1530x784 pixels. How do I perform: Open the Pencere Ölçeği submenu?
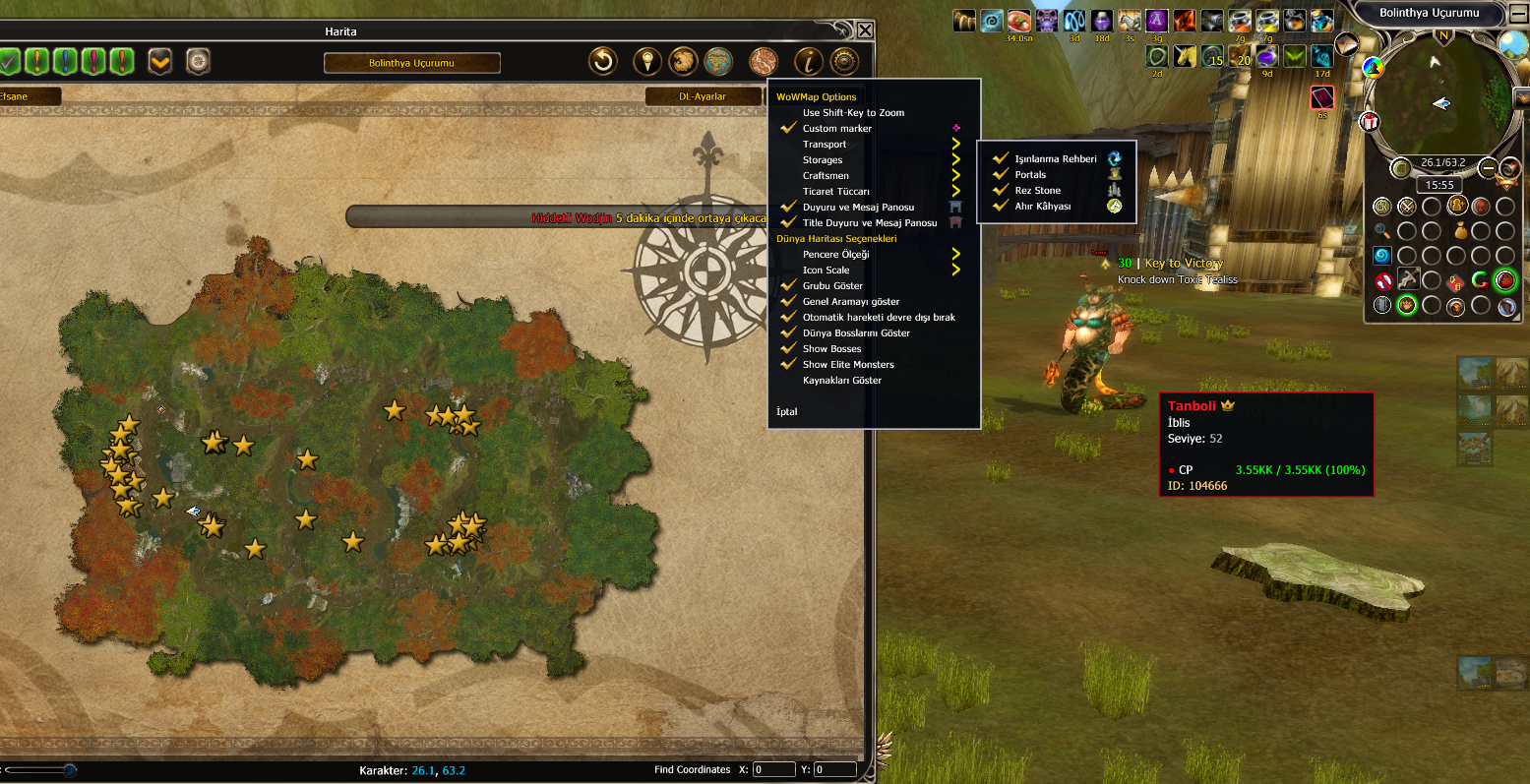pos(835,255)
